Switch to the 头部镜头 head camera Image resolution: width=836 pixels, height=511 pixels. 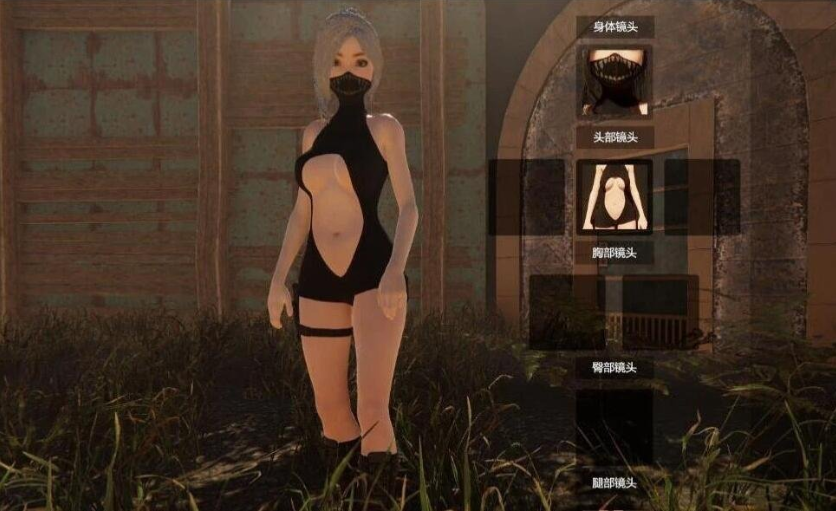point(614,137)
